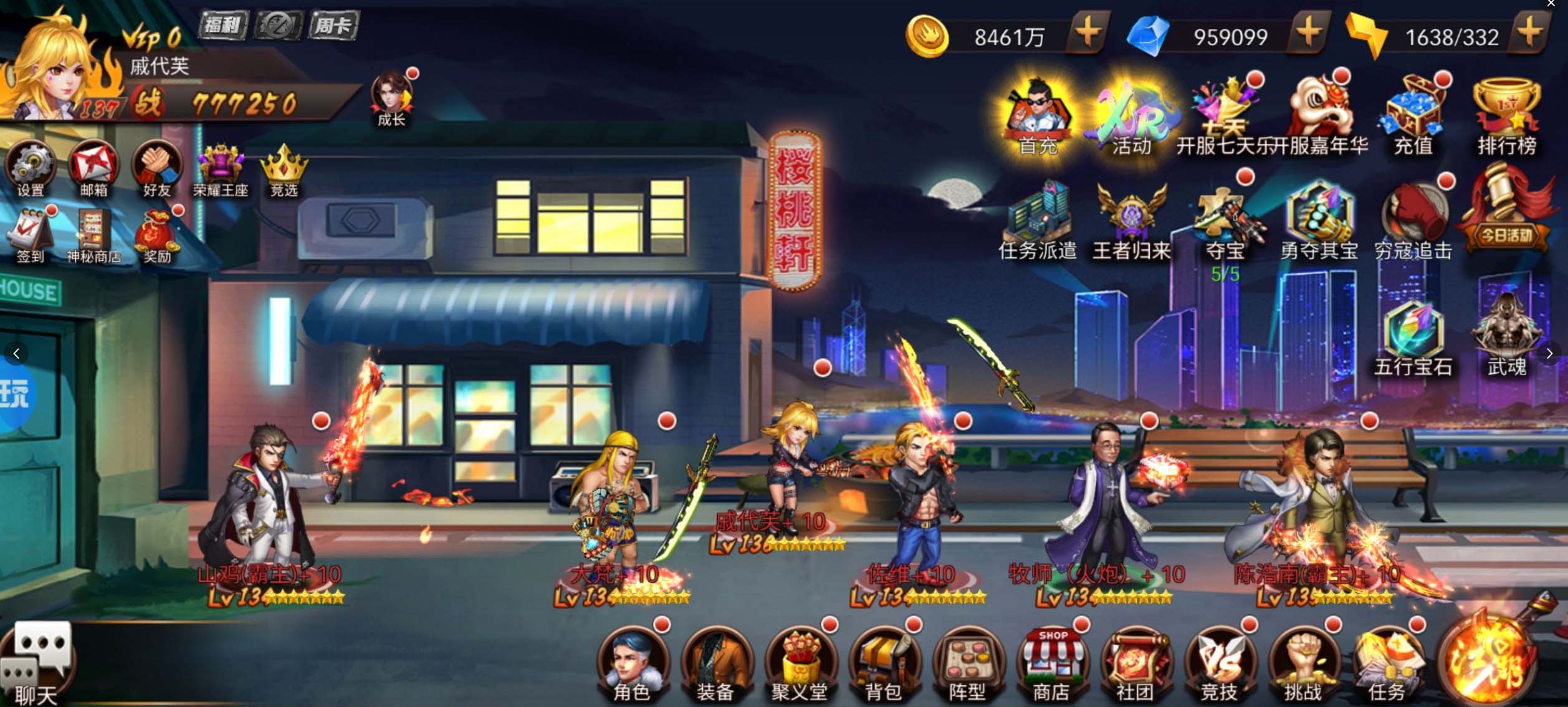Click the 福利 welfare button
The image size is (1568, 707).
(222, 27)
